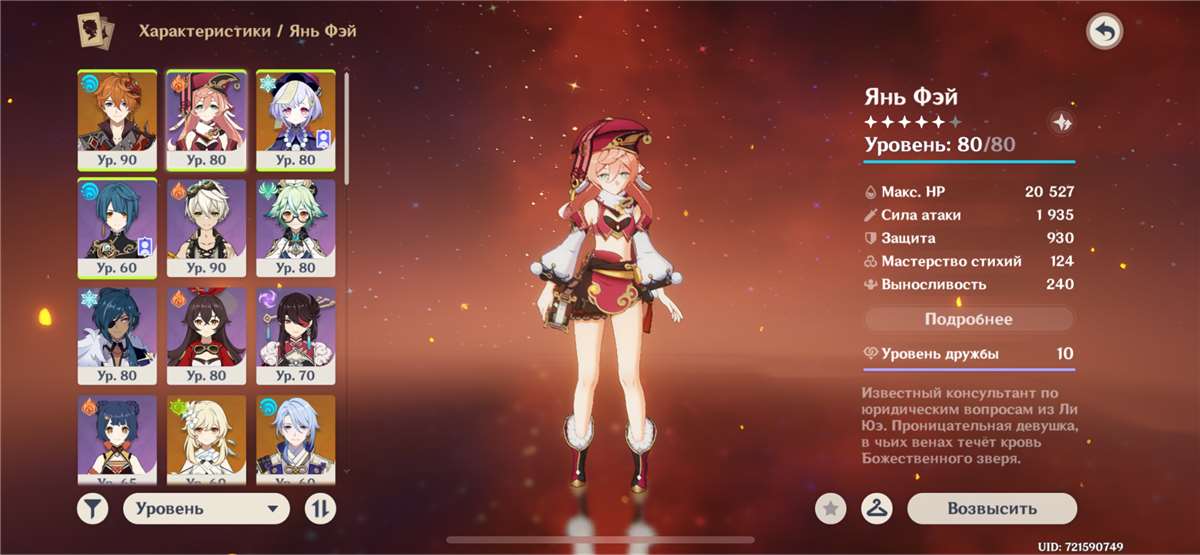Pick Bennett's level 90 portrait
Viewport: 1200px width, 555px height.
[205, 229]
